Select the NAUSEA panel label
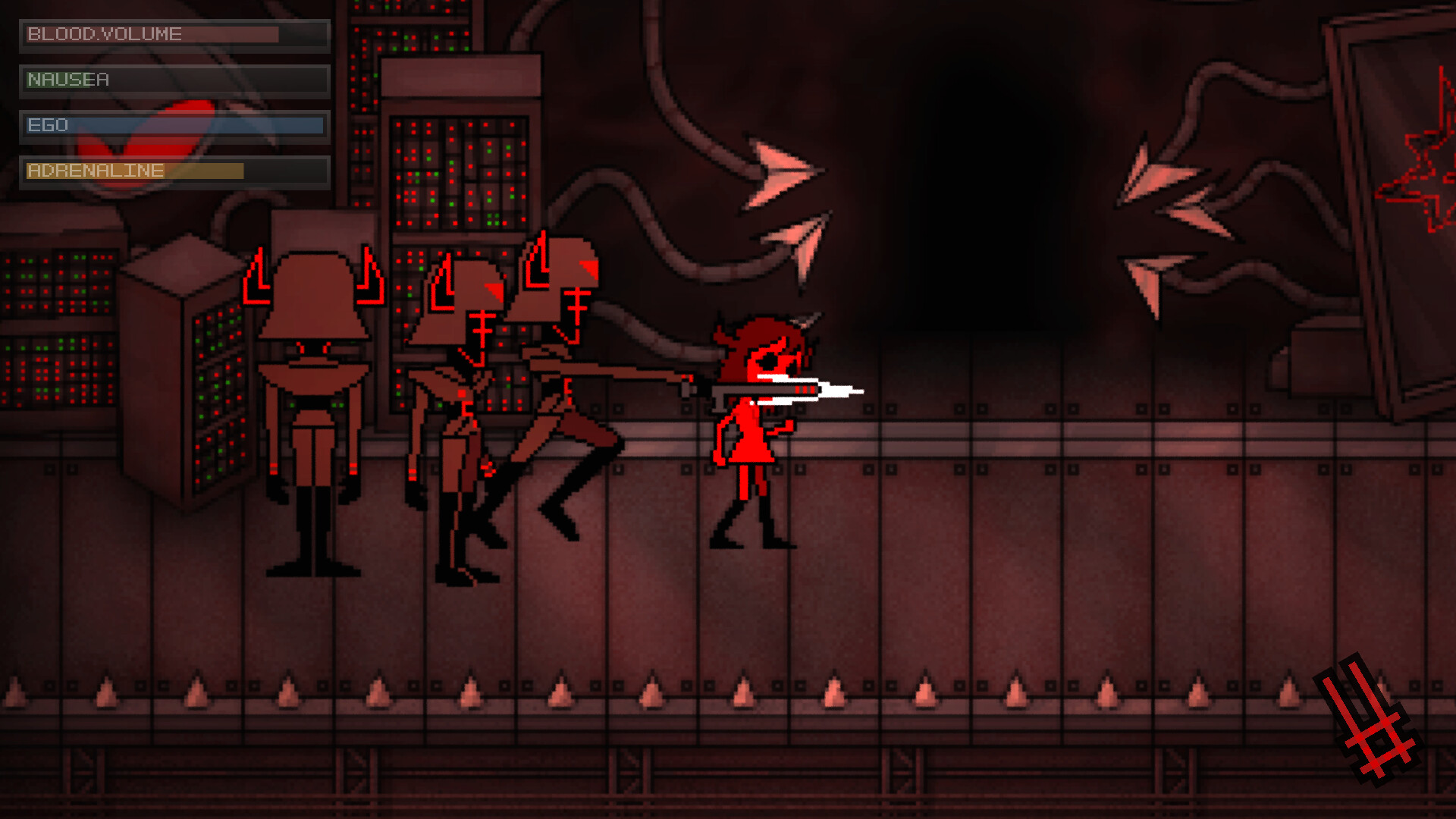The width and height of the screenshot is (1456, 819). tap(68, 79)
